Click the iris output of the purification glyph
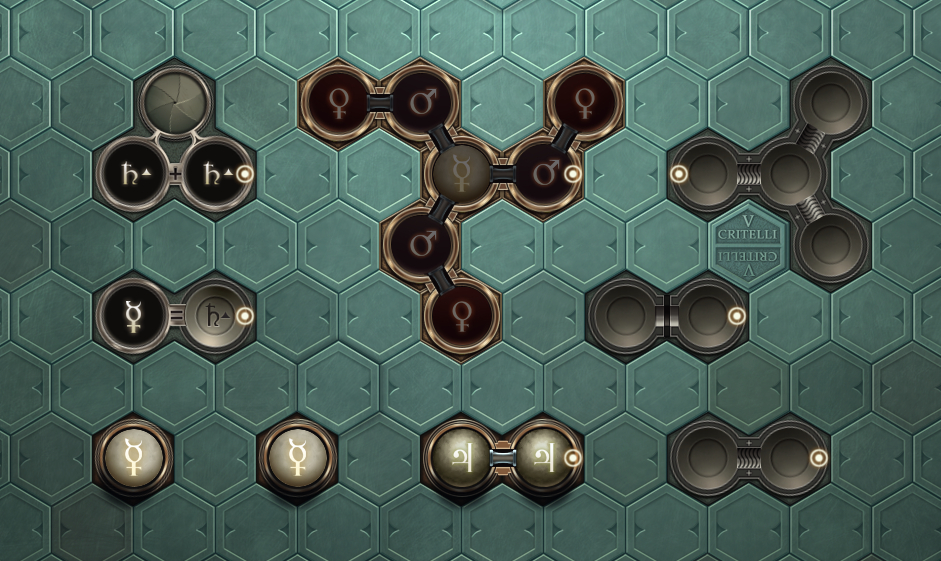The width and height of the screenshot is (941, 561). pyautogui.click(x=175, y=103)
